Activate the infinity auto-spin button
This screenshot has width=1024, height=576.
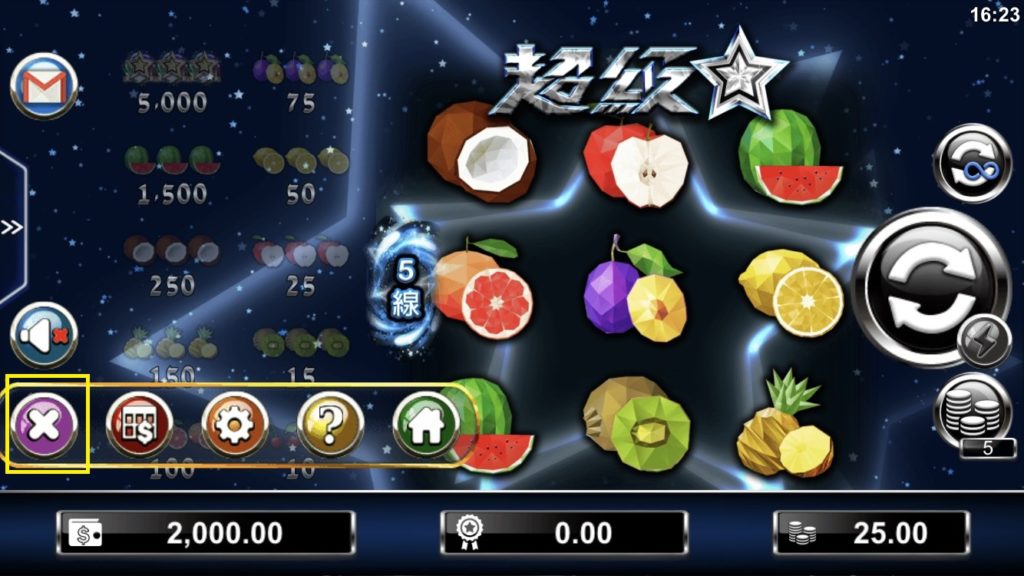[x=972, y=162]
